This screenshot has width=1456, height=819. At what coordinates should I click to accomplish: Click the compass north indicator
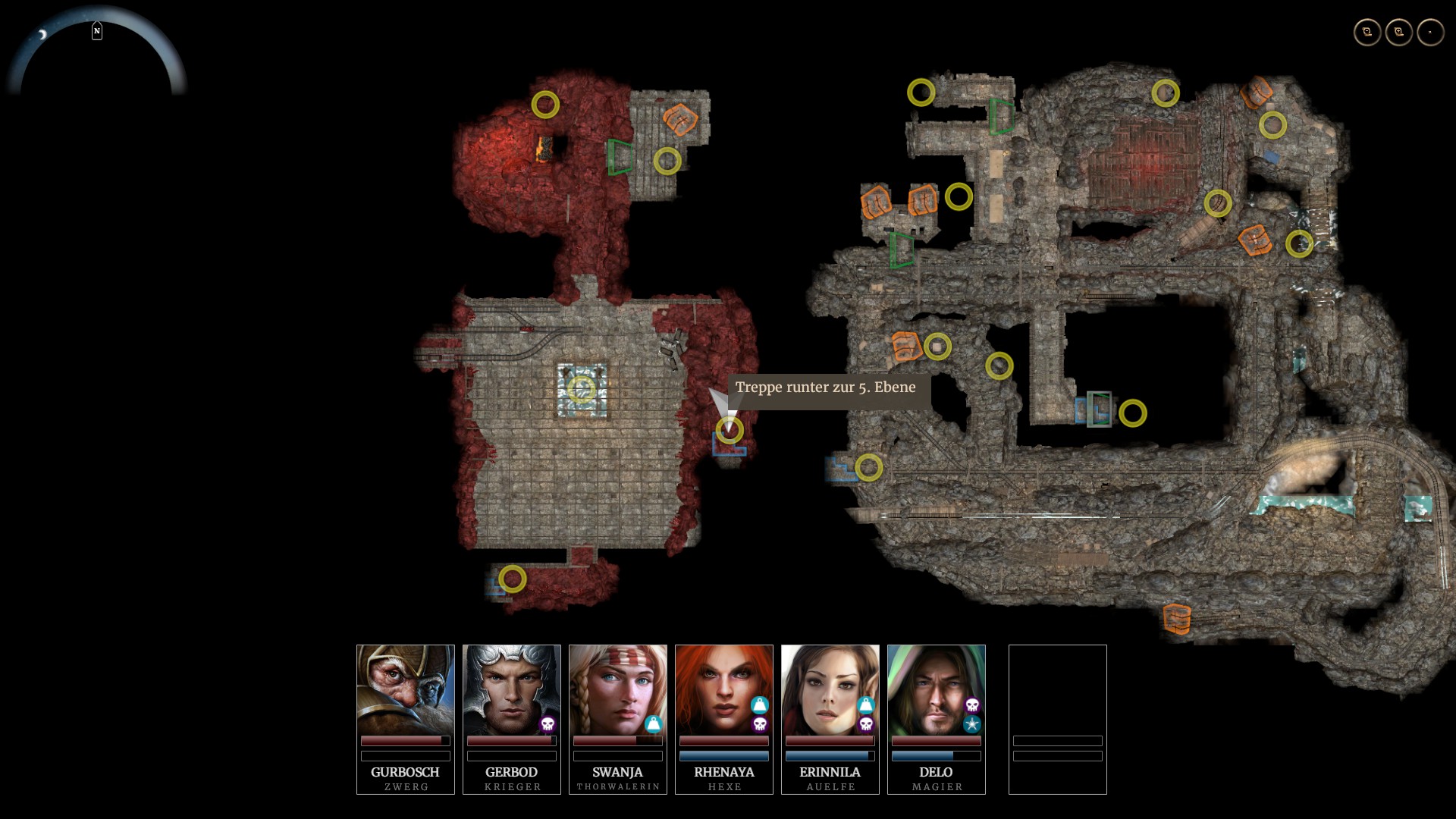click(97, 31)
